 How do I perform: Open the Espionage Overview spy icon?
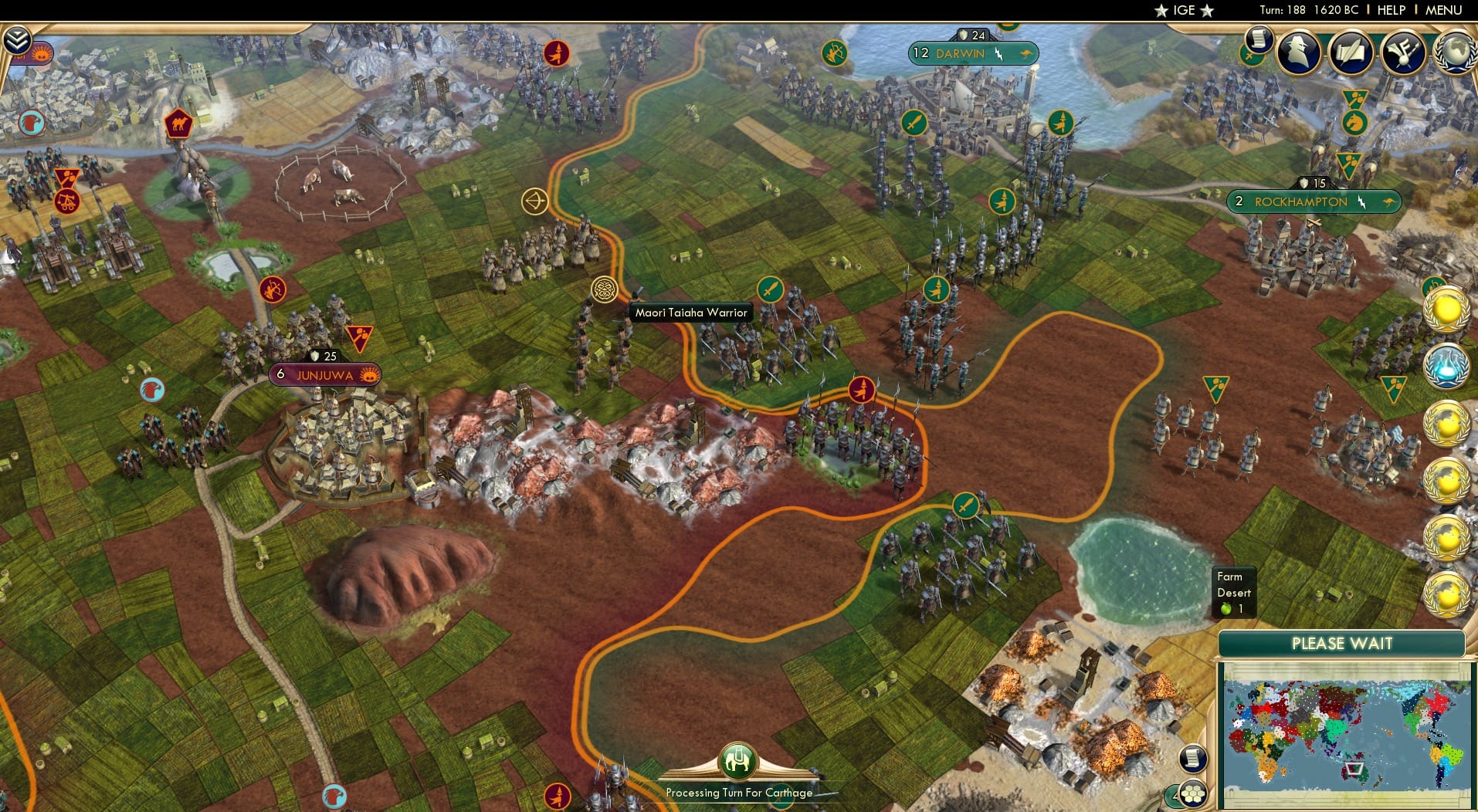pos(1300,52)
